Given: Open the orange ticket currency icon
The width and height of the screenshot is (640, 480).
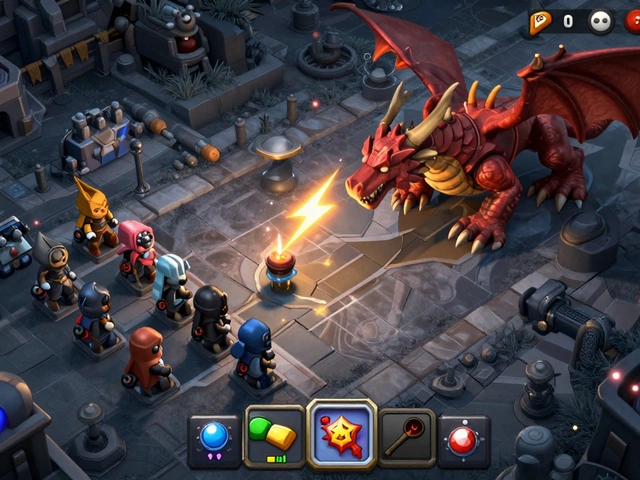Looking at the screenshot, I should click(541, 20).
